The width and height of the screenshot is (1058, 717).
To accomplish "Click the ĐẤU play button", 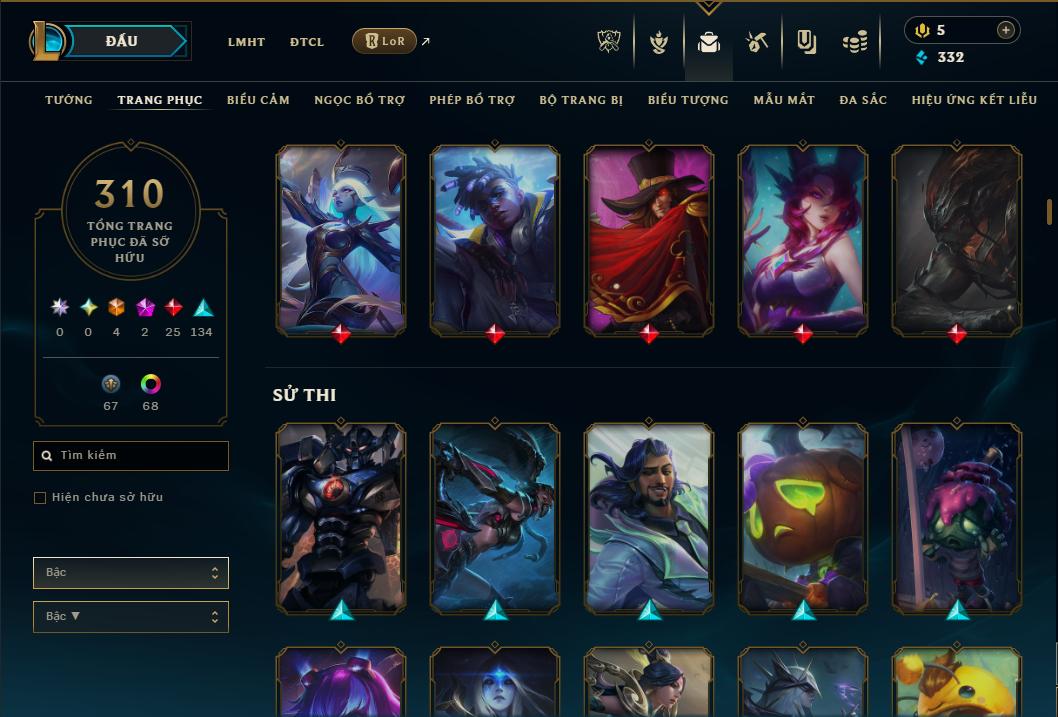I will [x=122, y=41].
